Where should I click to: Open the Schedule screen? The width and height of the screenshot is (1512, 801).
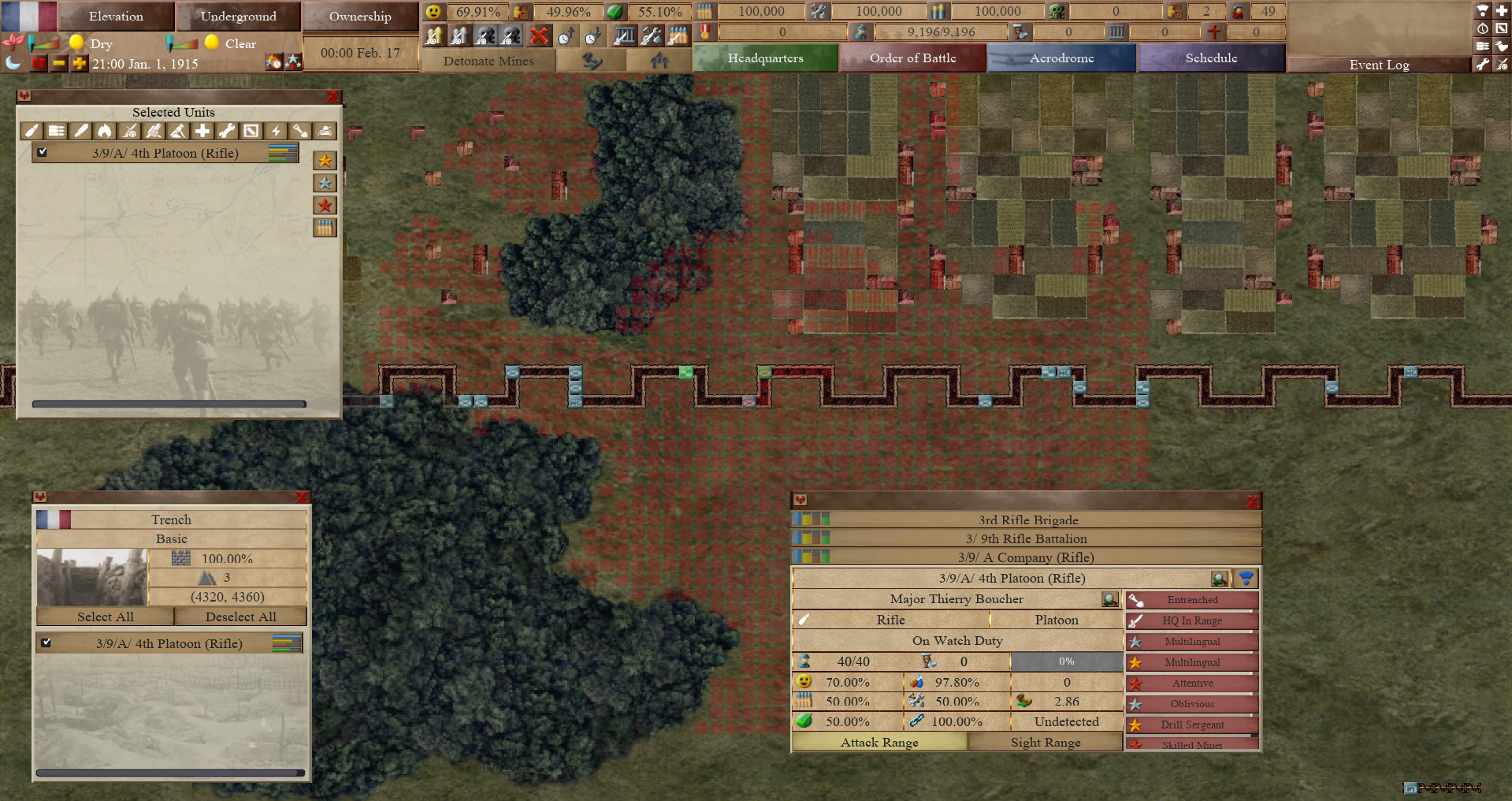(1211, 58)
